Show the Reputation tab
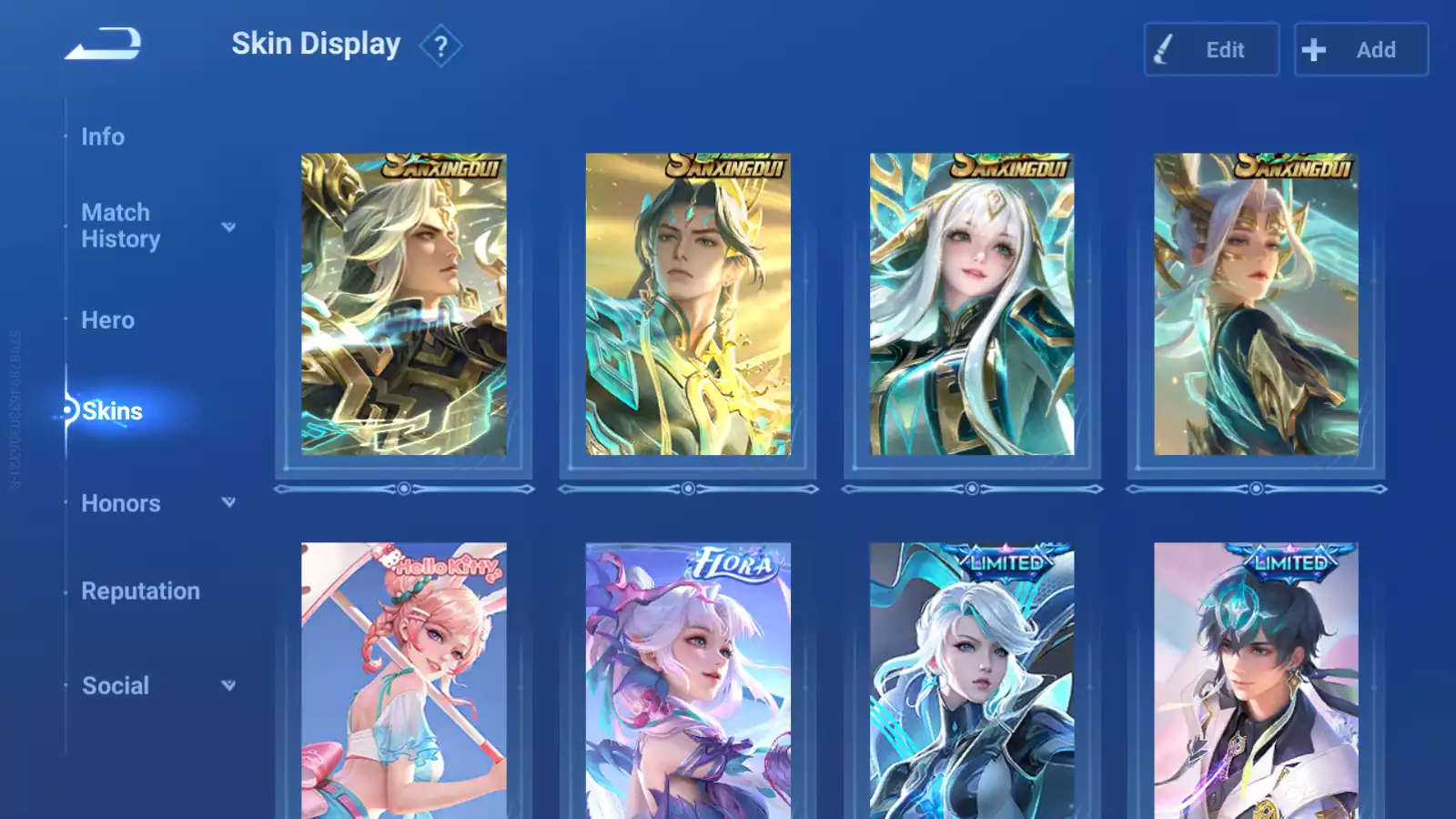Viewport: 1456px width, 819px height. tap(140, 591)
